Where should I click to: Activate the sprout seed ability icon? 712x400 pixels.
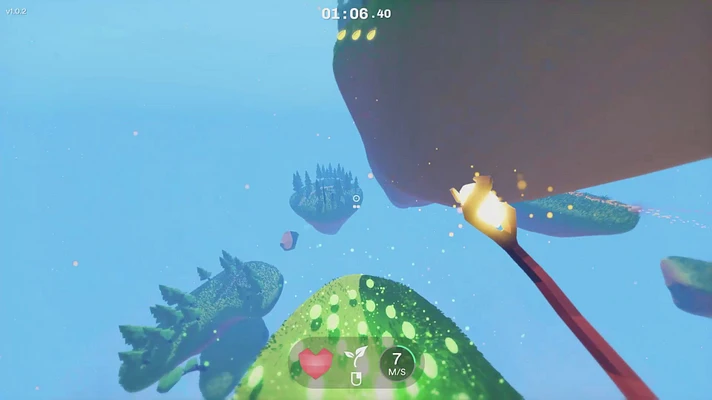tap(352, 356)
